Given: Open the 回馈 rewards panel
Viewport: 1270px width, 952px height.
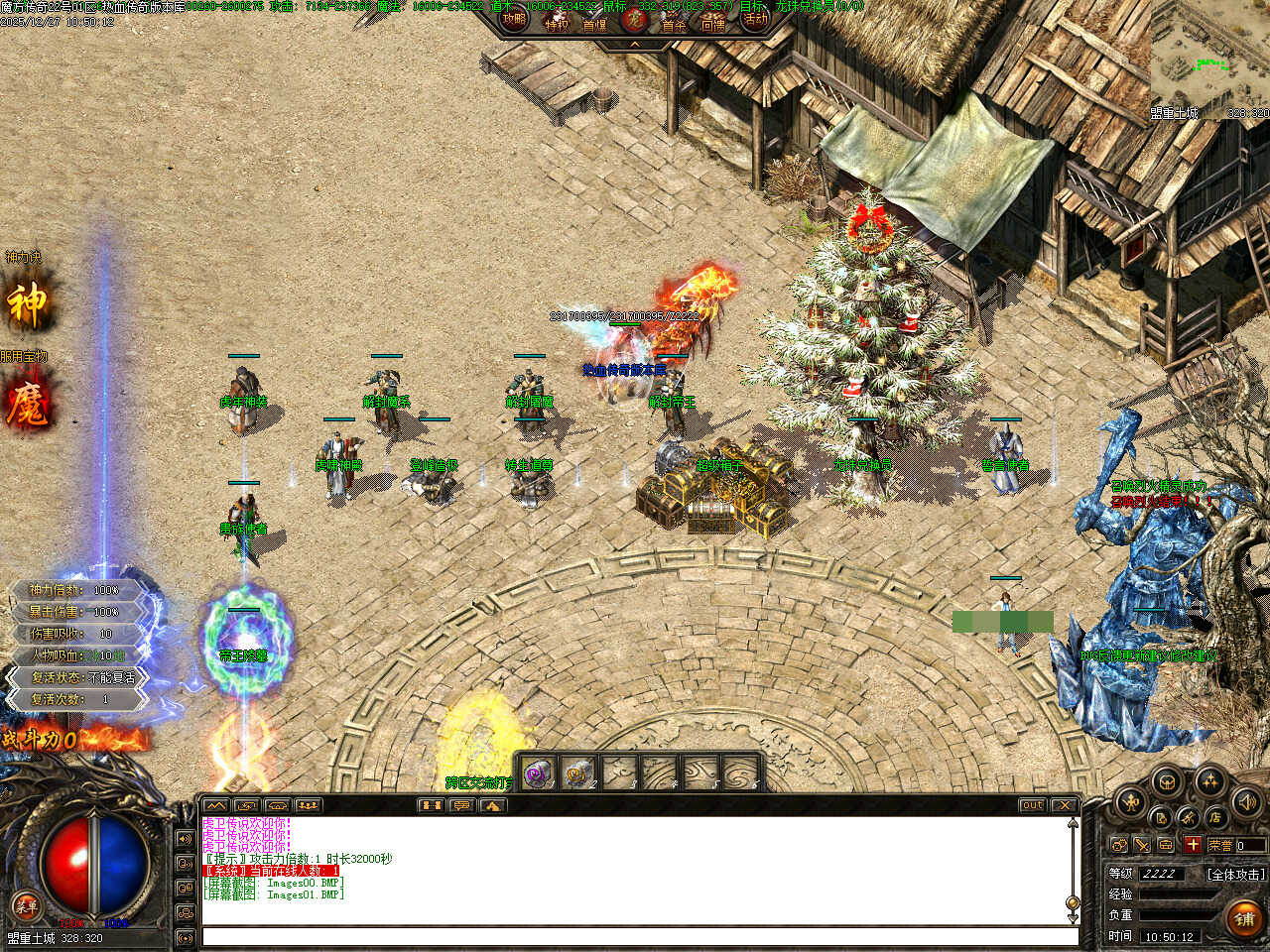Looking at the screenshot, I should pyautogui.click(x=713, y=22).
